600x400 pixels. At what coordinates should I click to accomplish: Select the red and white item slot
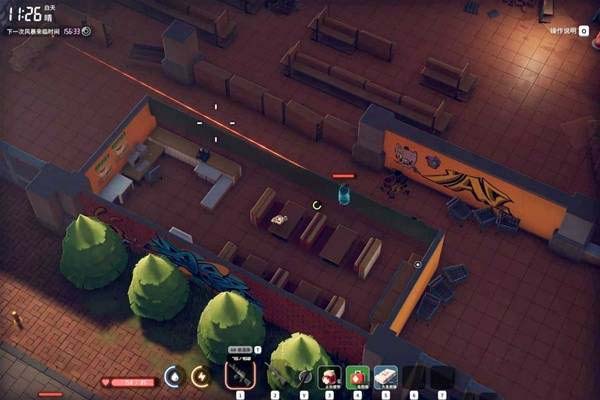click(x=329, y=377)
